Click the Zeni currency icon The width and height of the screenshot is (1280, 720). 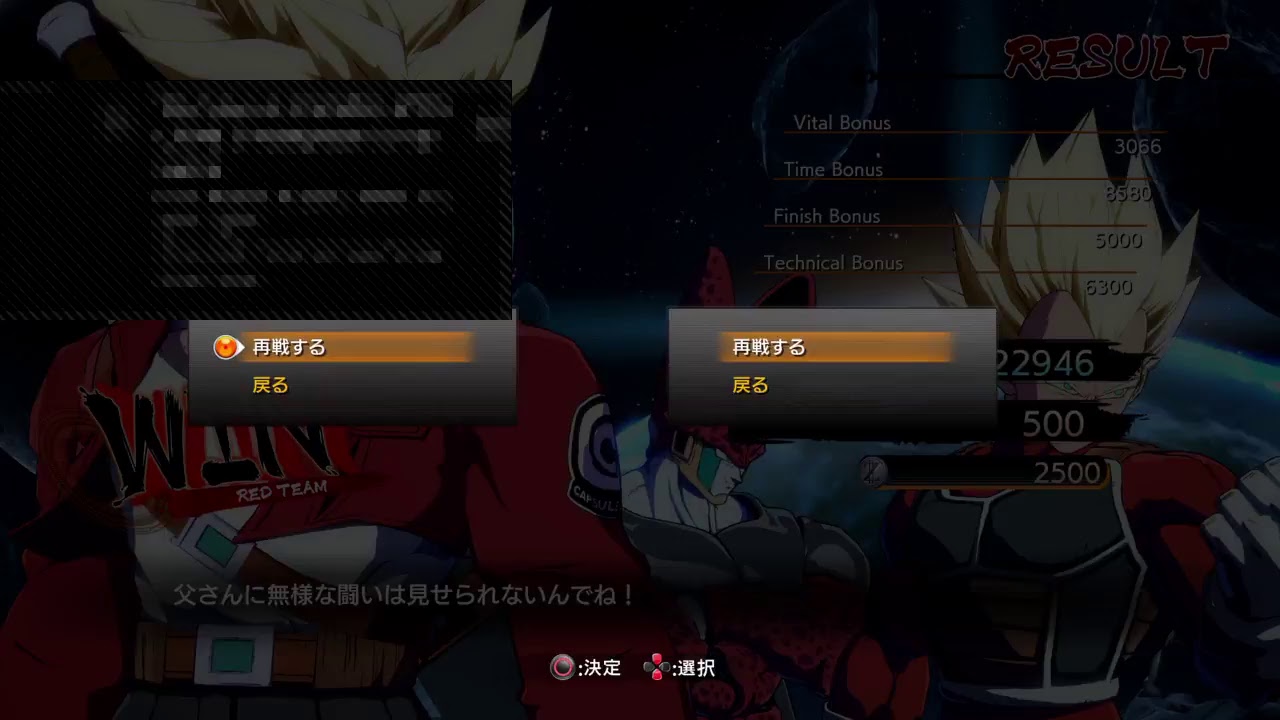coord(871,469)
